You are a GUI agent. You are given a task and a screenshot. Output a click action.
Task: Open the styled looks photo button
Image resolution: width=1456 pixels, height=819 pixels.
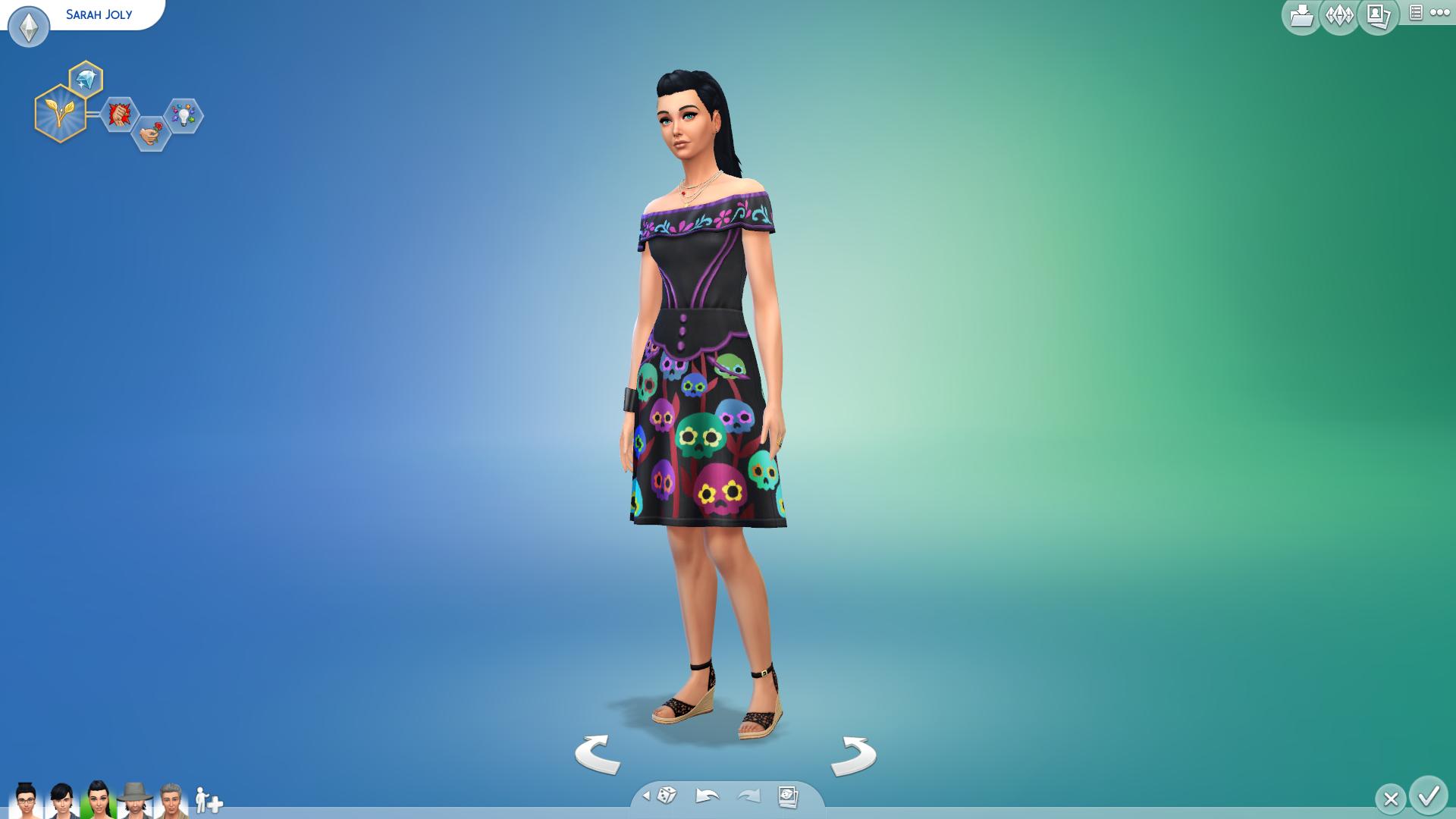click(788, 796)
